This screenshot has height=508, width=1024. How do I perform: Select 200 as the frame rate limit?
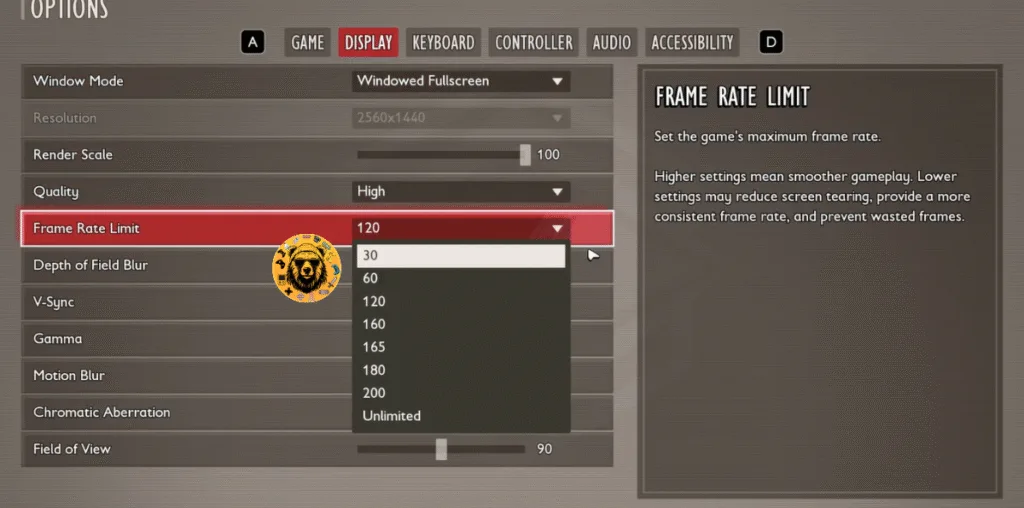point(461,393)
